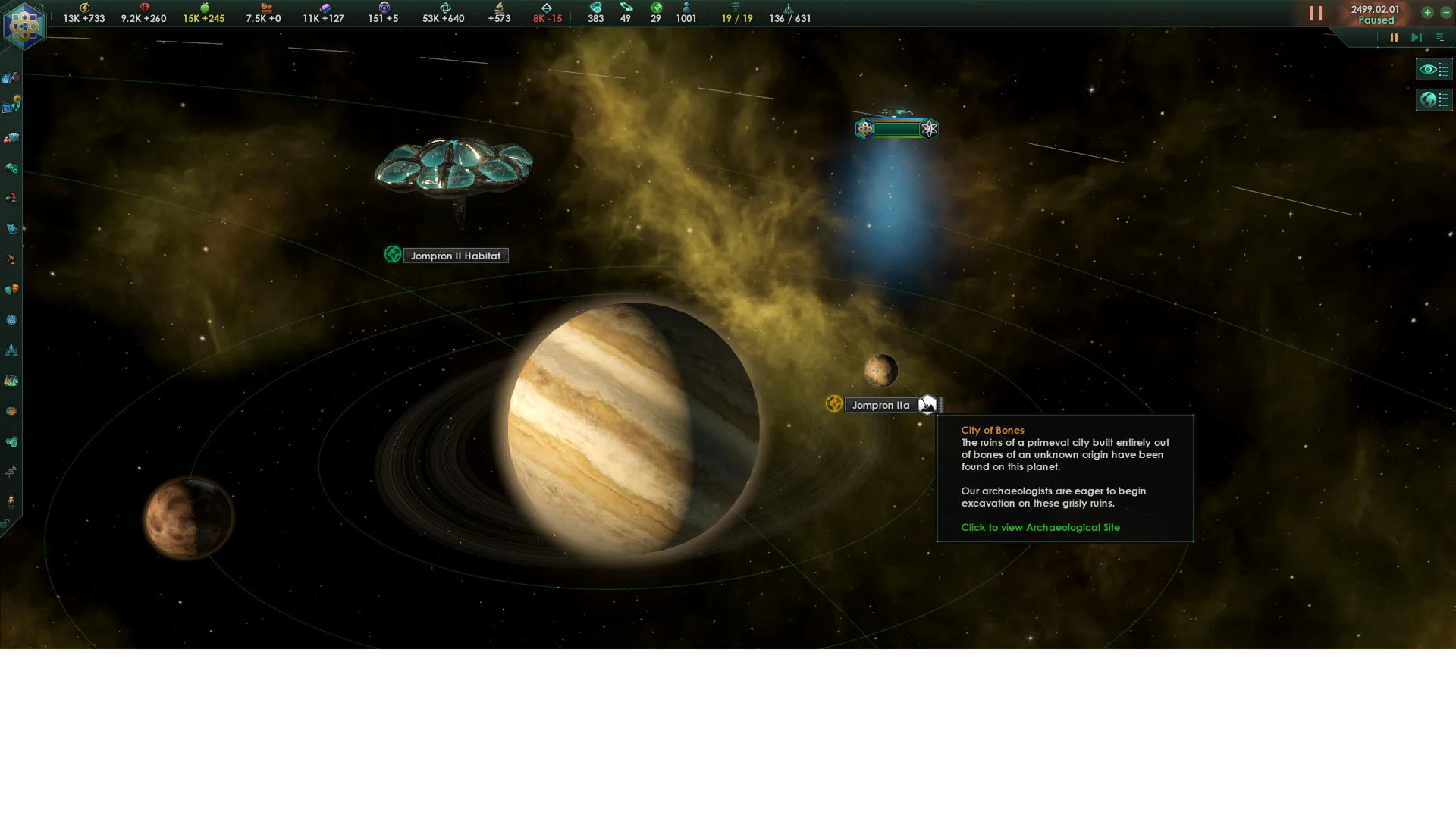Advance one day with the step-forward button
Screen dimensions: 1456x819
click(x=1416, y=37)
